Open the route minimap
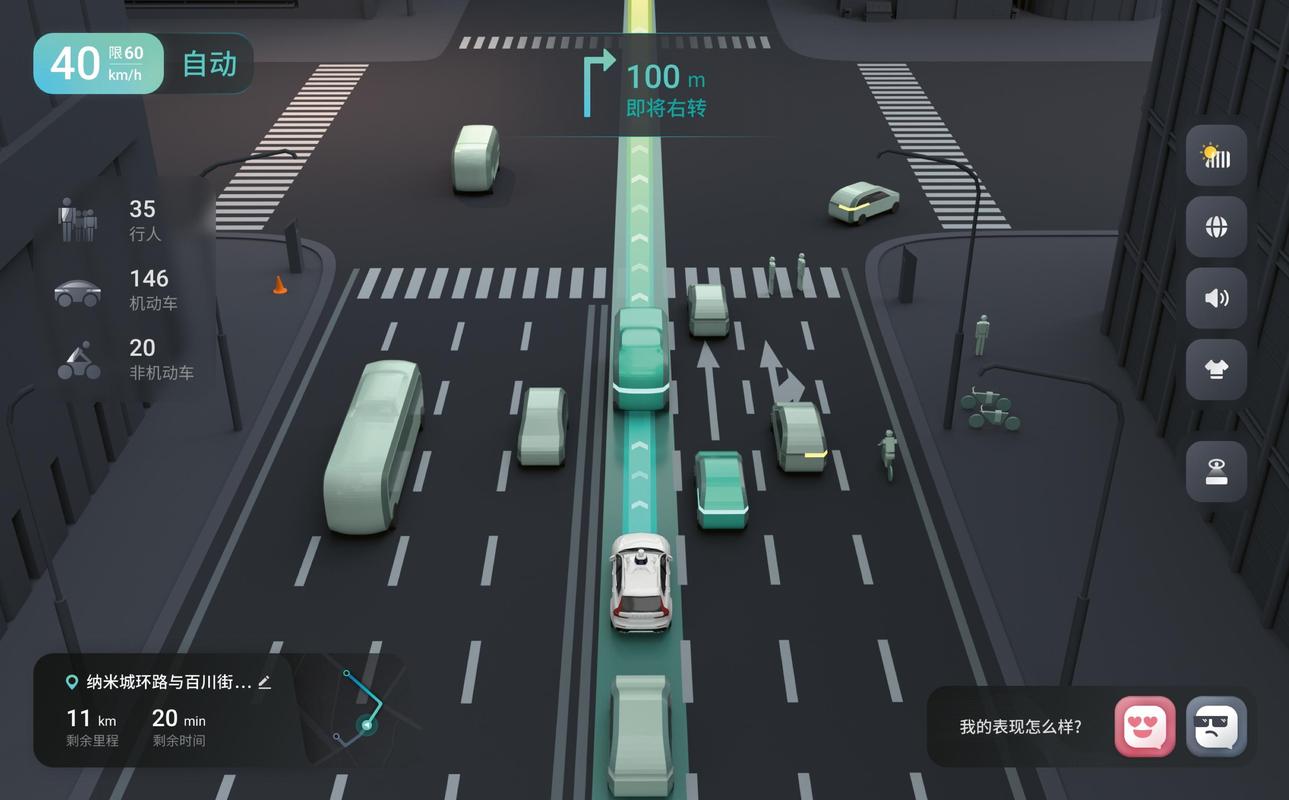1289x800 pixels. tap(358, 710)
